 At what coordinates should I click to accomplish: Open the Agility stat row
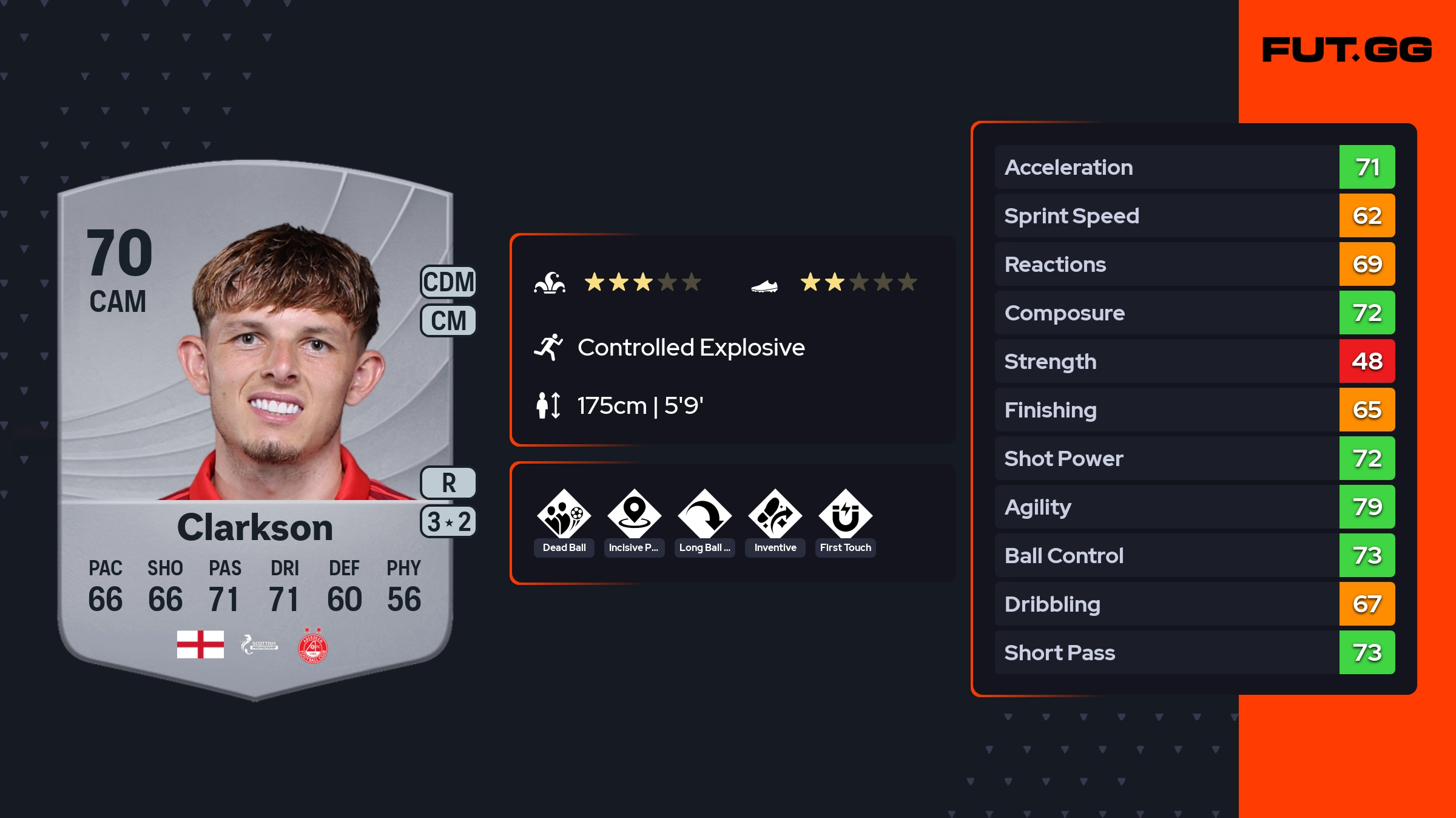[1194, 507]
